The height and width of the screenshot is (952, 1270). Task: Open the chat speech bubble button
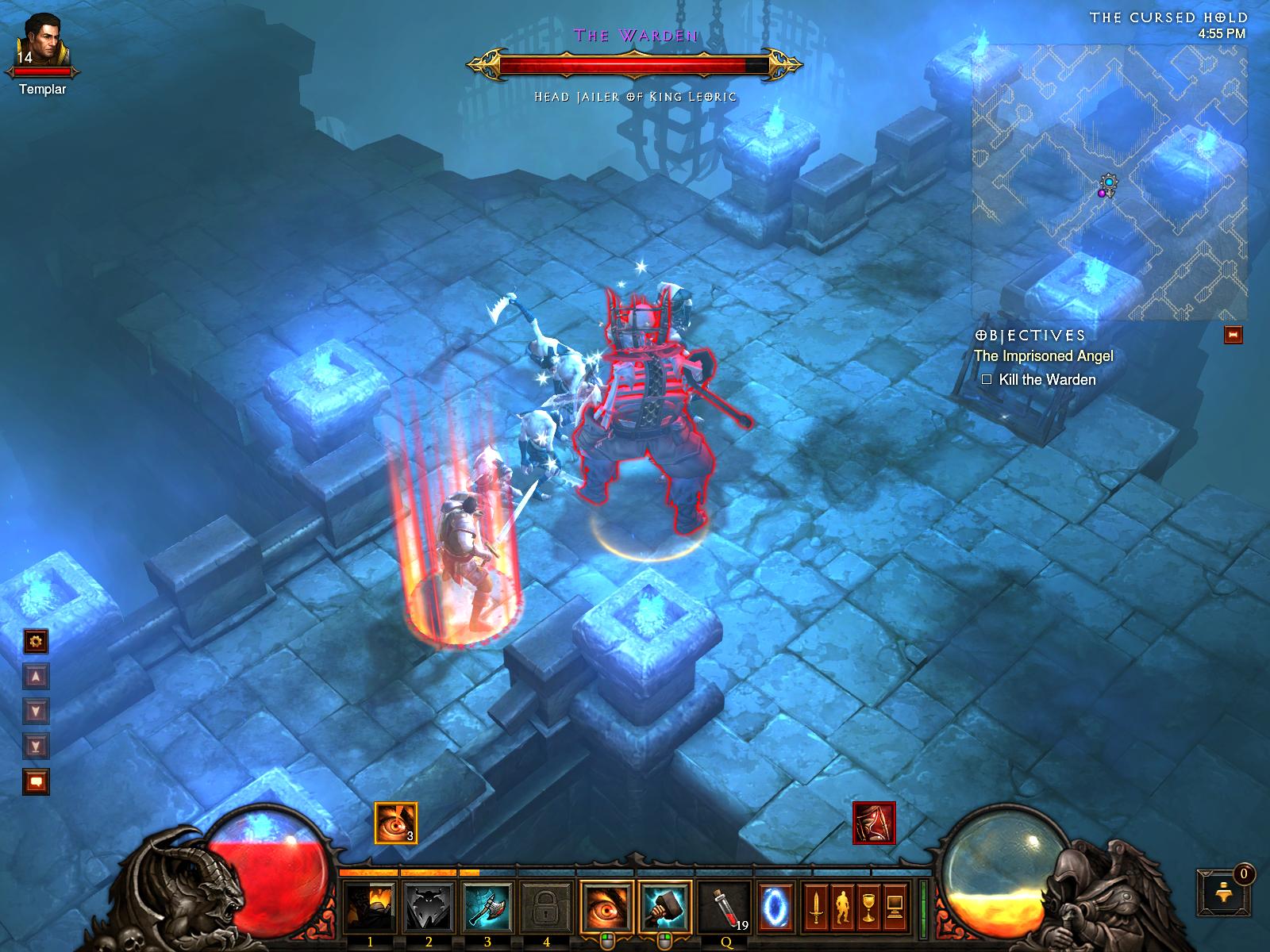[x=37, y=782]
